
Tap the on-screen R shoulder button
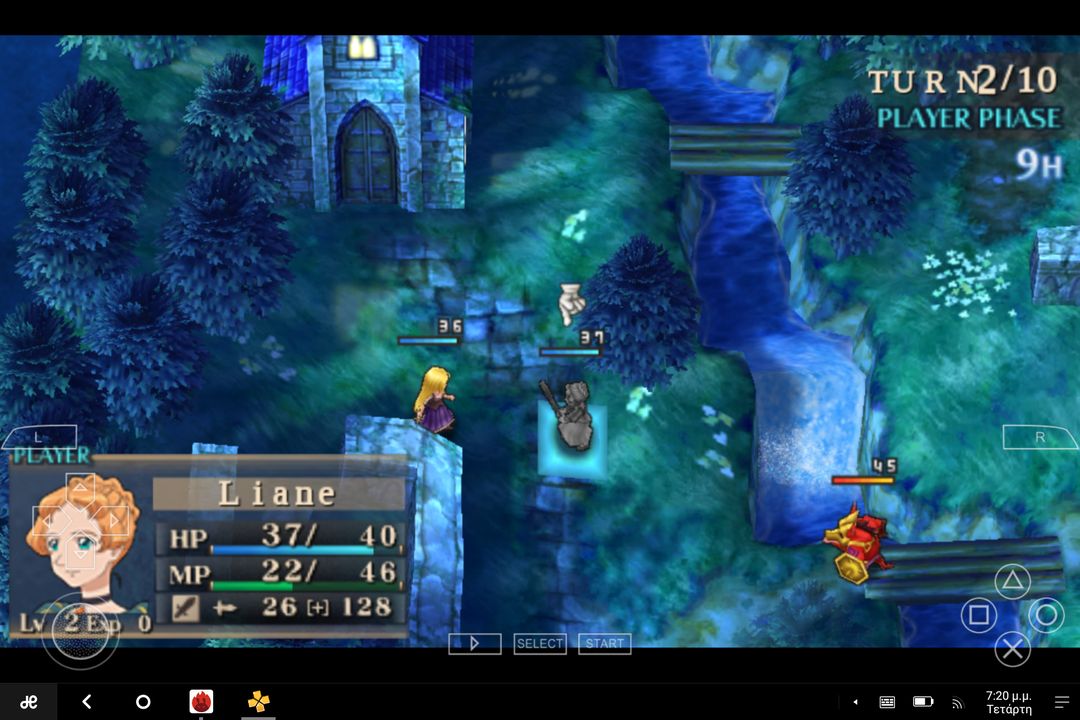point(1040,437)
